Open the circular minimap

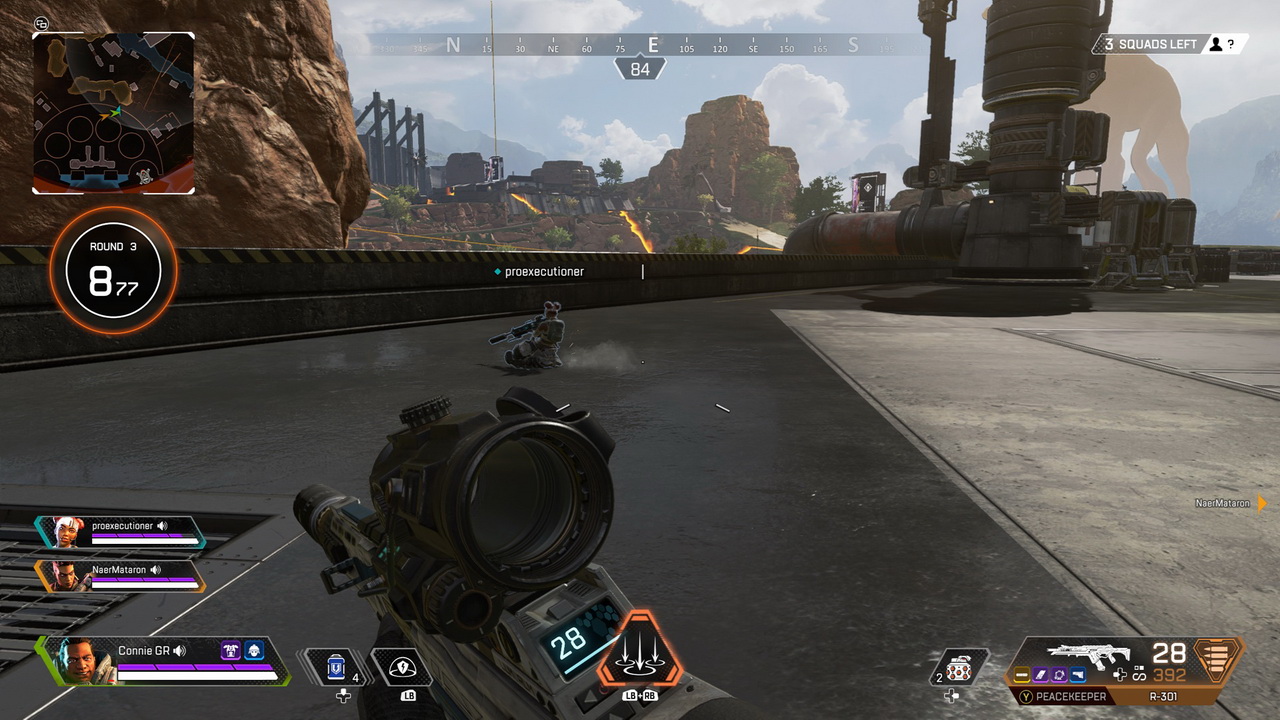(x=113, y=113)
